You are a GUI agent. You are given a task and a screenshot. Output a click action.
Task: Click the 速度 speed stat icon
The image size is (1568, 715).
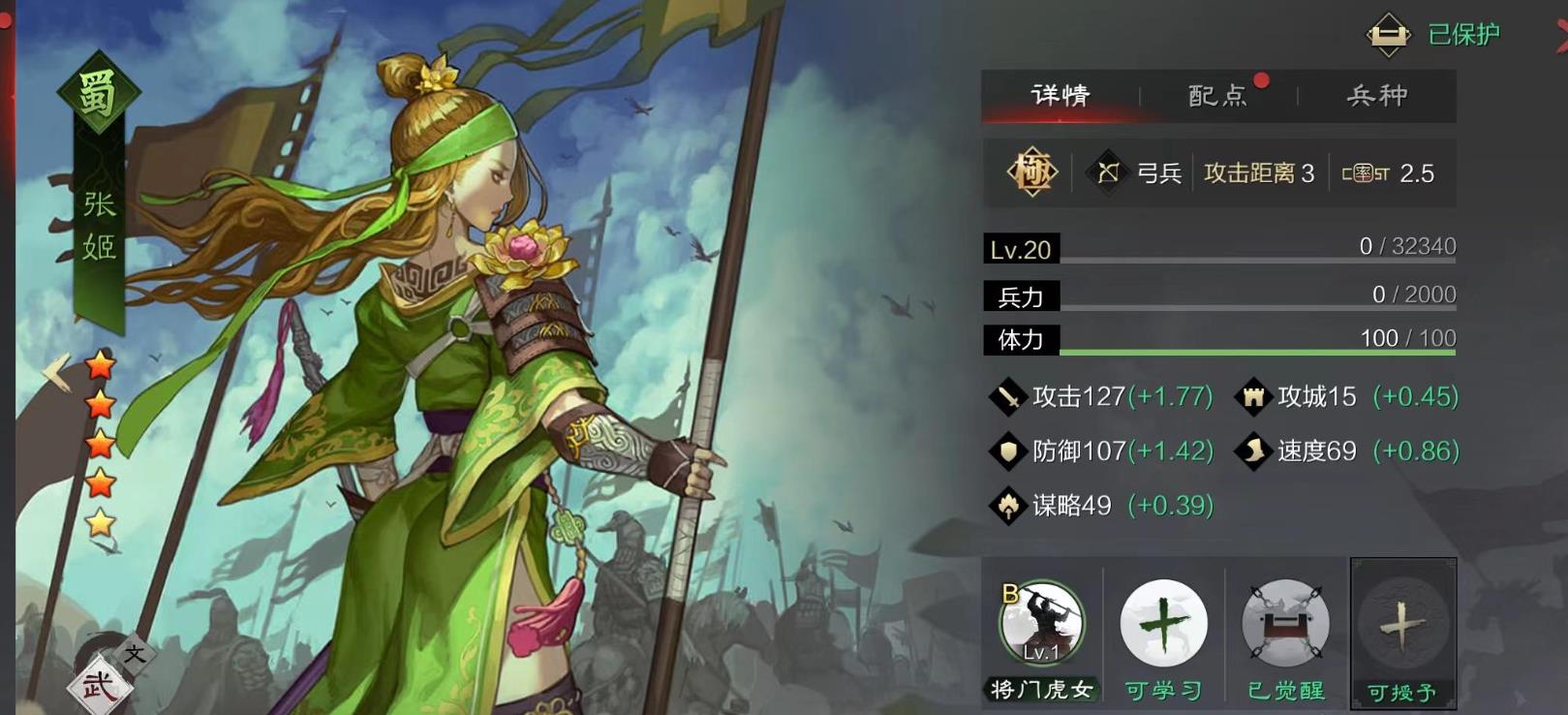tap(1253, 451)
